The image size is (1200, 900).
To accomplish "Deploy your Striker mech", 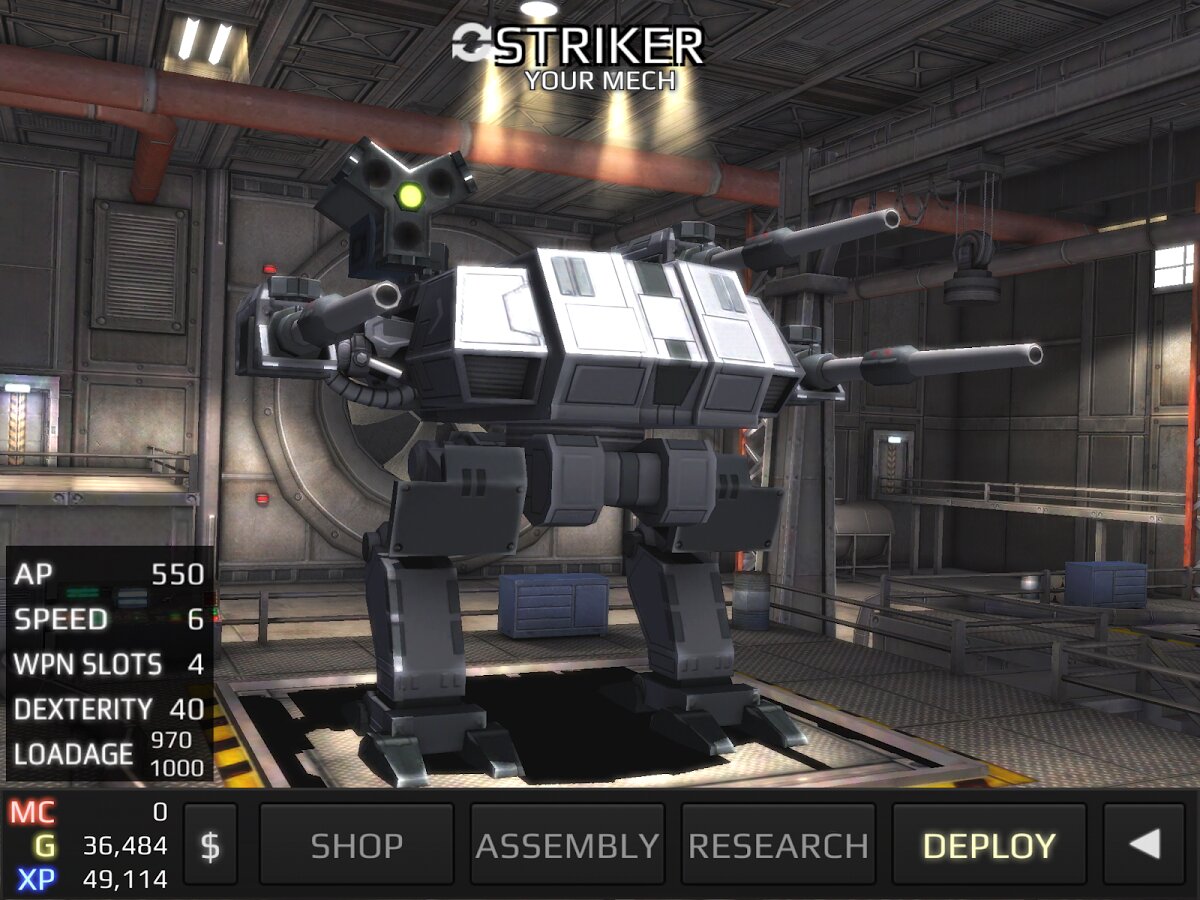I will [x=988, y=845].
